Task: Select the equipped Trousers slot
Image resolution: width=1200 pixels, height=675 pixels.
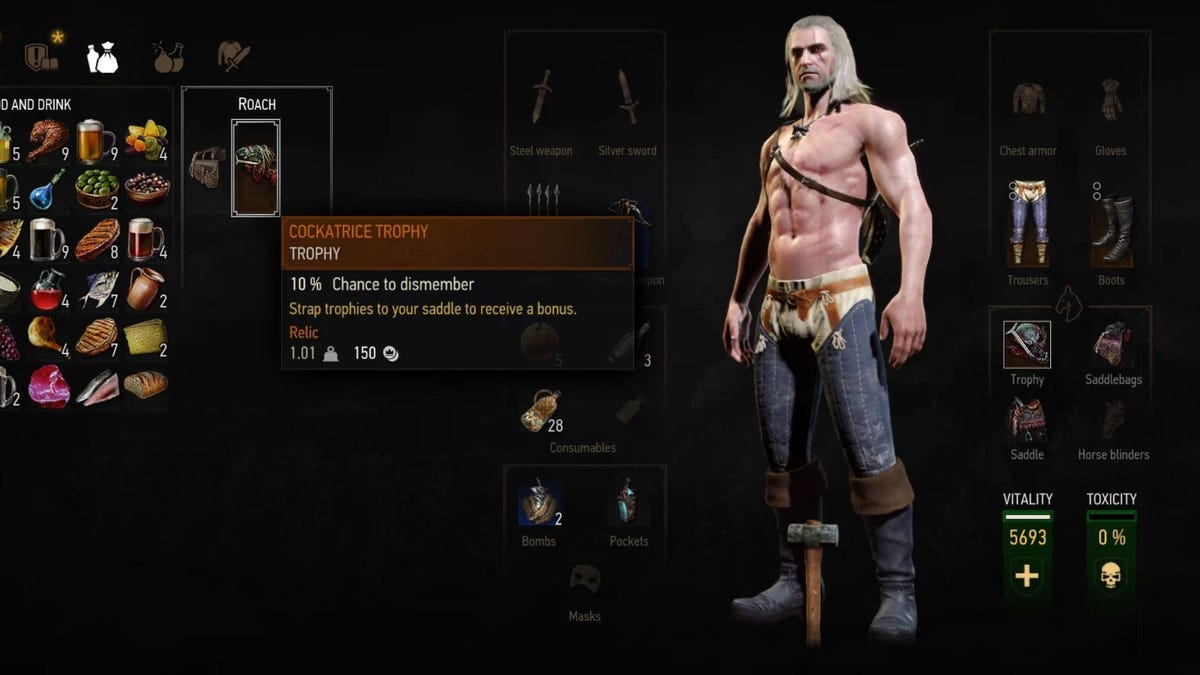Action: pyautogui.click(x=1027, y=226)
